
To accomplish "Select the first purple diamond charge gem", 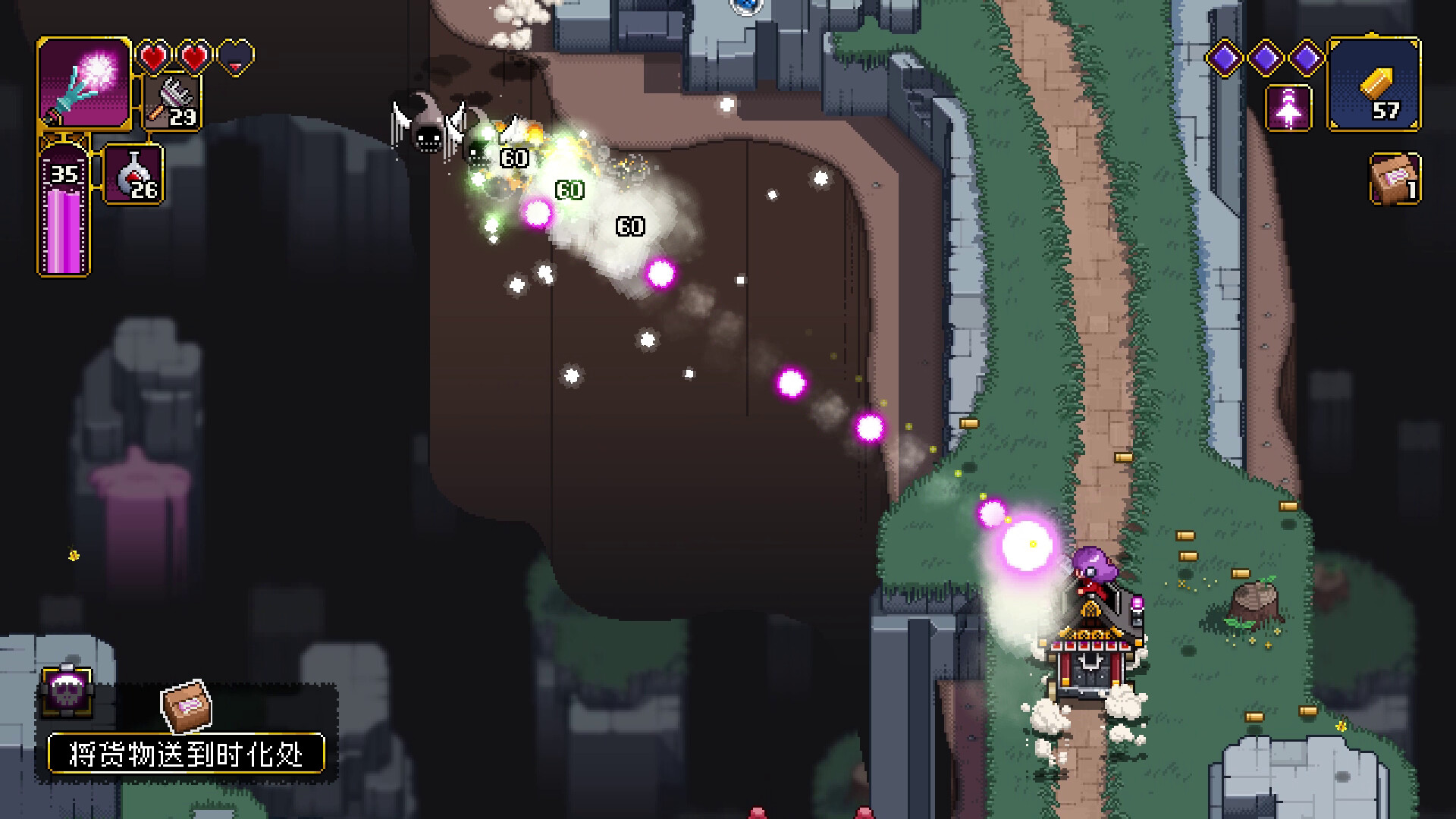I will 1226,57.
